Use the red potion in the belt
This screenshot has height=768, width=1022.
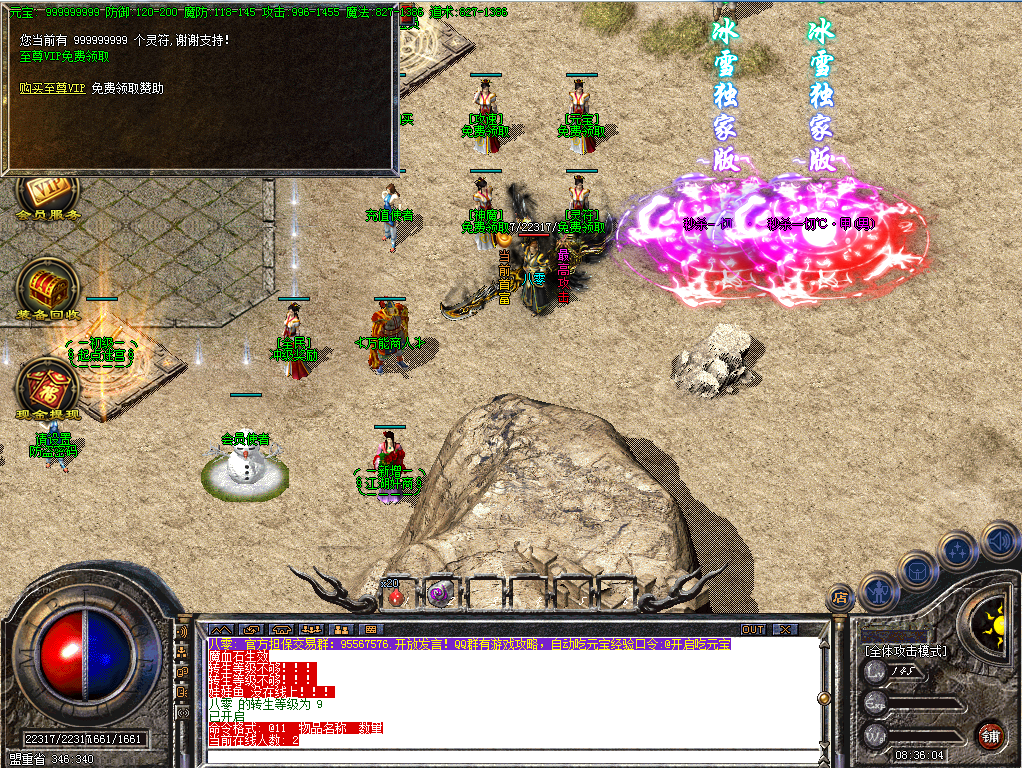pos(397,596)
